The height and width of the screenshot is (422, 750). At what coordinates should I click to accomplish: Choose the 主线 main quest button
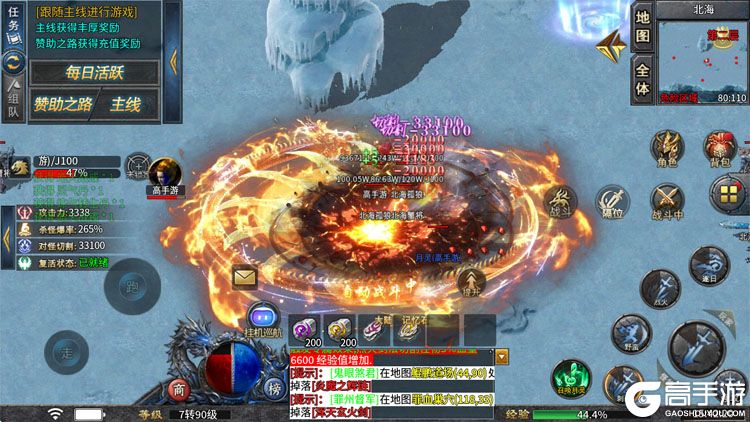pyautogui.click(x=126, y=103)
